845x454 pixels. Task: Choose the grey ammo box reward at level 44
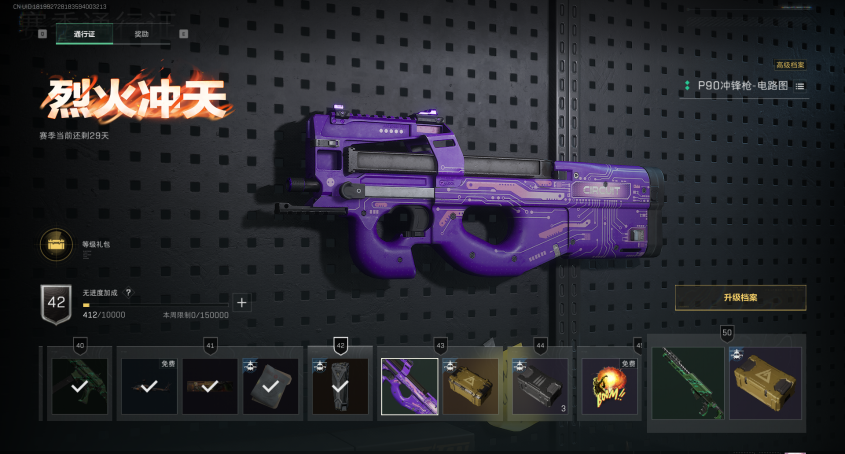coord(540,386)
